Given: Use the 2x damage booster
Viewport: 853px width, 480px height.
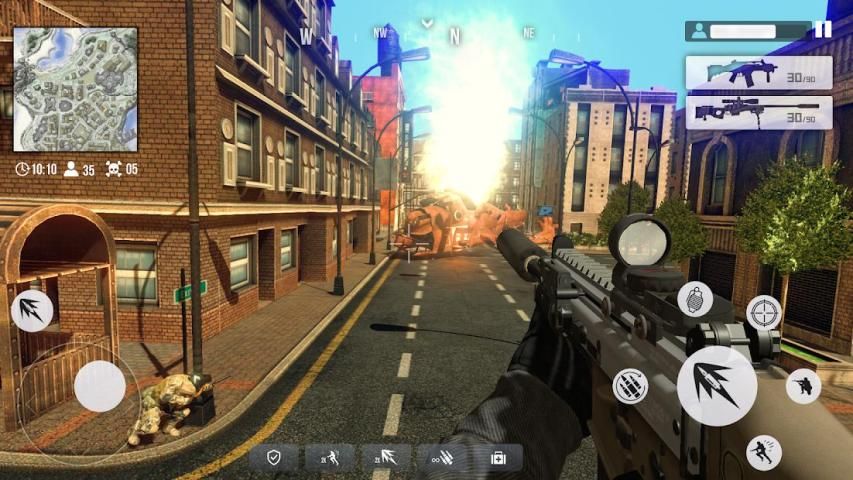Looking at the screenshot, I should (385, 458).
